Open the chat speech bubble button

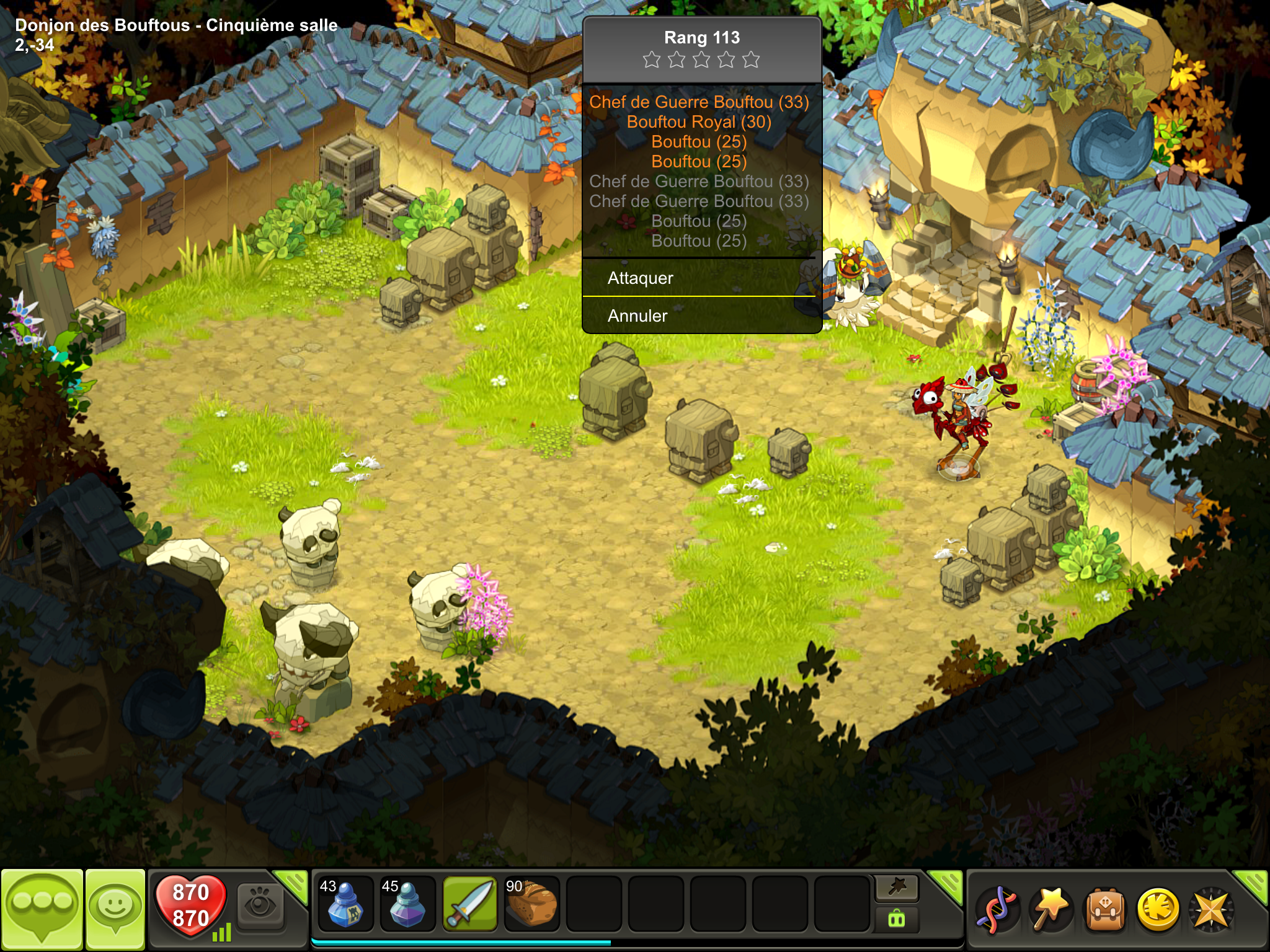[42, 908]
